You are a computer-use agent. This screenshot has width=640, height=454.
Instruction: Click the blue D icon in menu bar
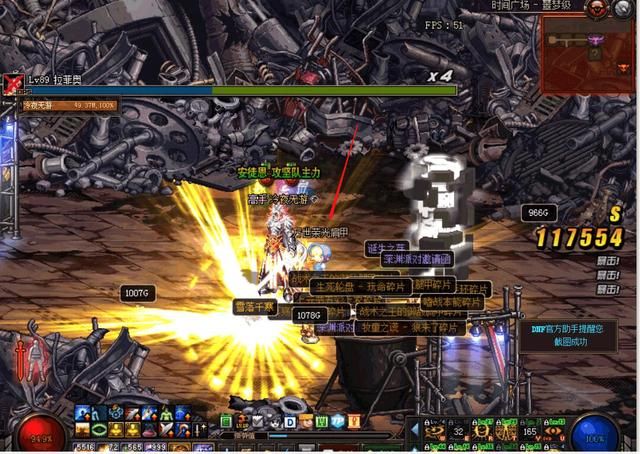(291, 421)
